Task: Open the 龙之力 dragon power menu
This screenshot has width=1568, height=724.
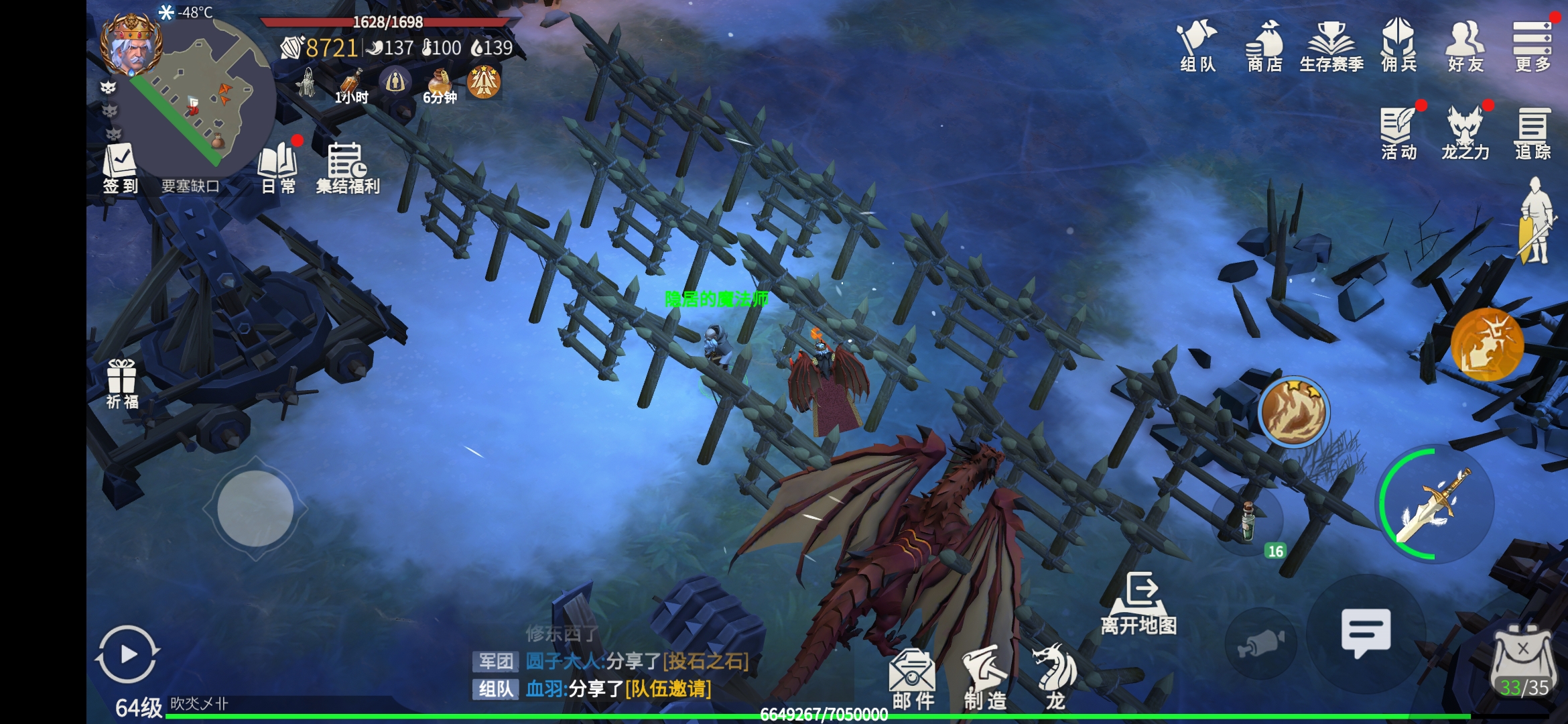Action: click(x=1465, y=134)
